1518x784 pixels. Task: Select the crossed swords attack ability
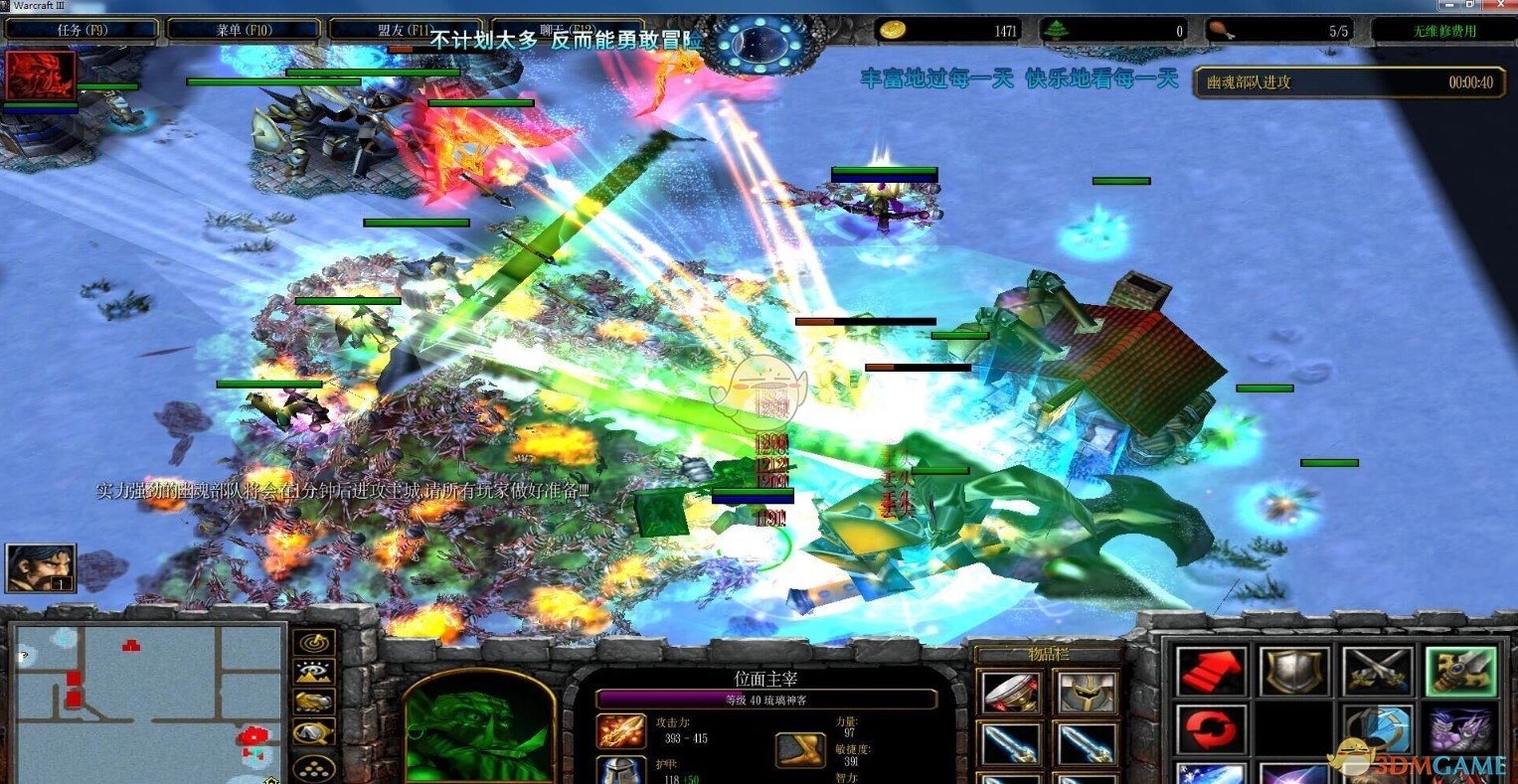point(1378,672)
